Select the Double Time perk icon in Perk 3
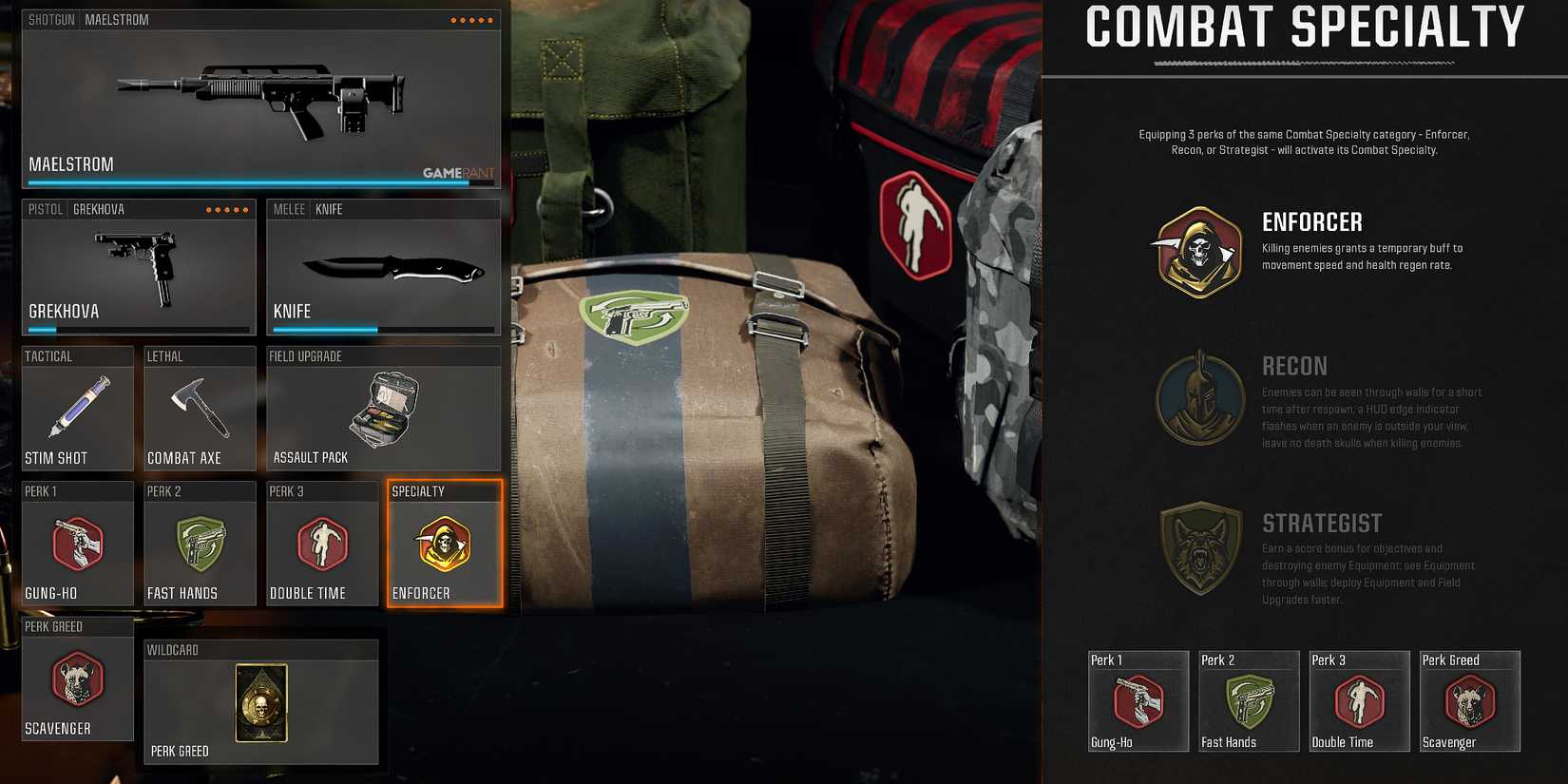 point(322,545)
